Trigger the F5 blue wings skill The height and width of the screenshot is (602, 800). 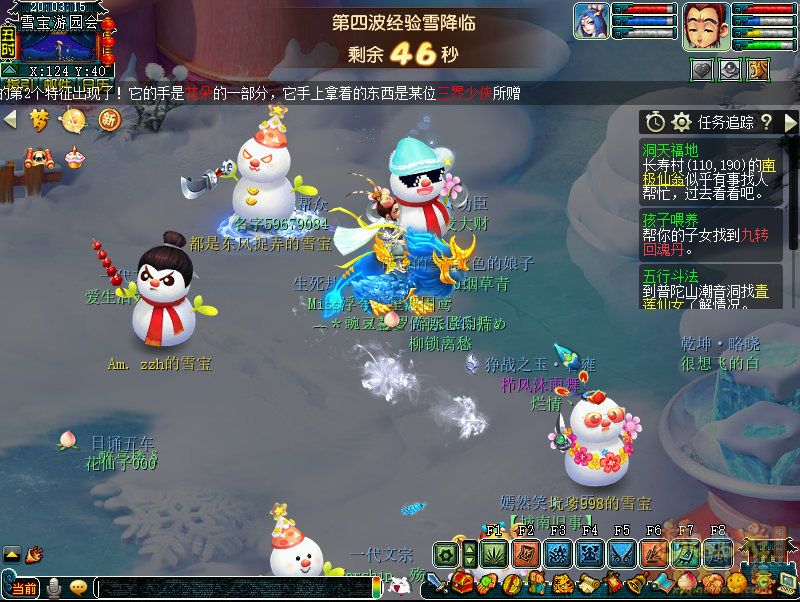click(622, 553)
